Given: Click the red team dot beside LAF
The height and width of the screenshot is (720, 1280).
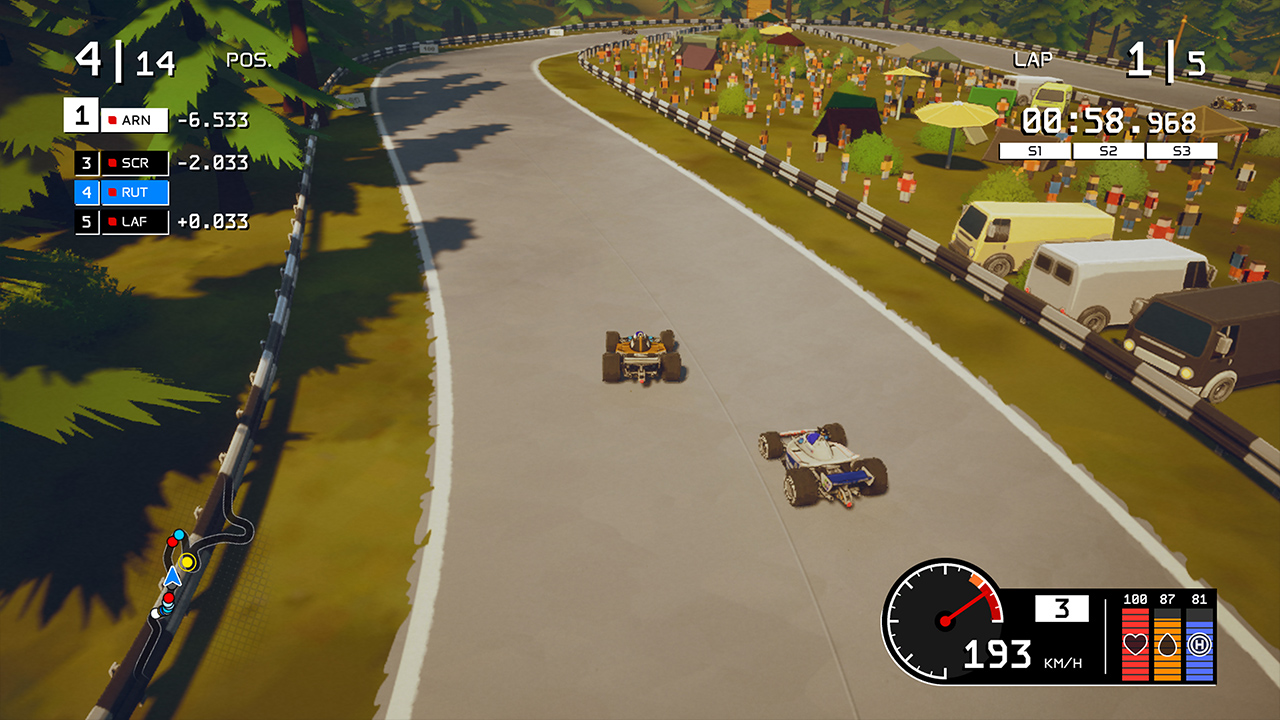Looking at the screenshot, I should click(110, 222).
